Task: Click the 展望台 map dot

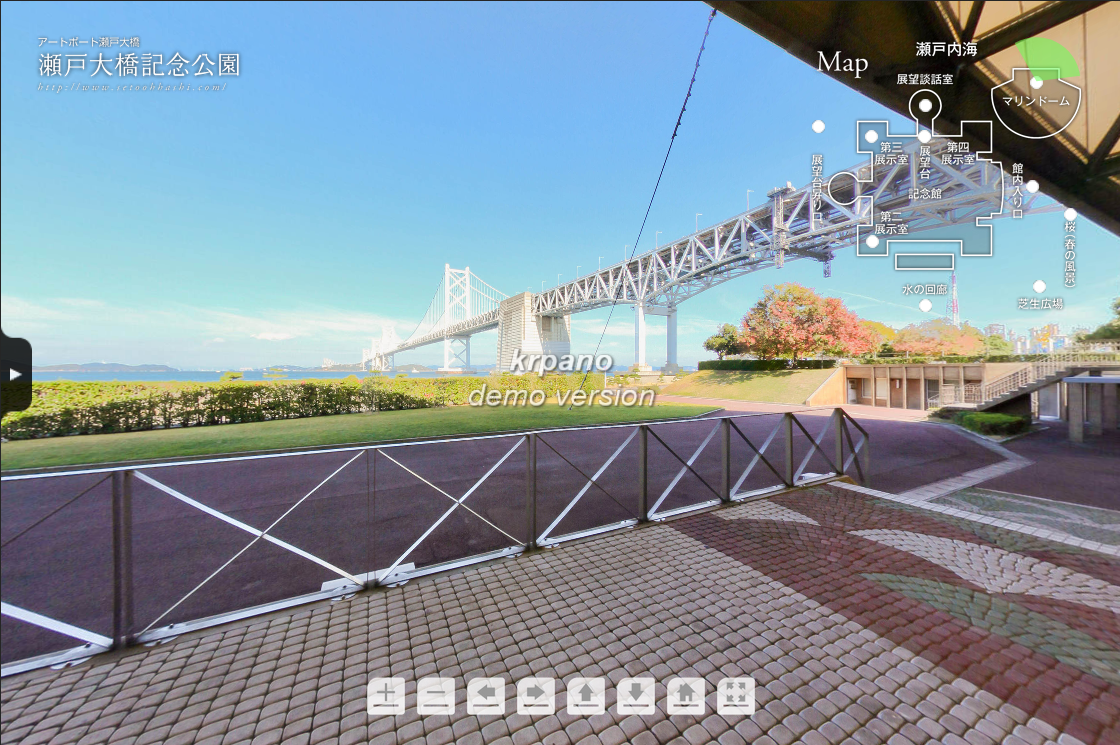Action: tap(924, 136)
